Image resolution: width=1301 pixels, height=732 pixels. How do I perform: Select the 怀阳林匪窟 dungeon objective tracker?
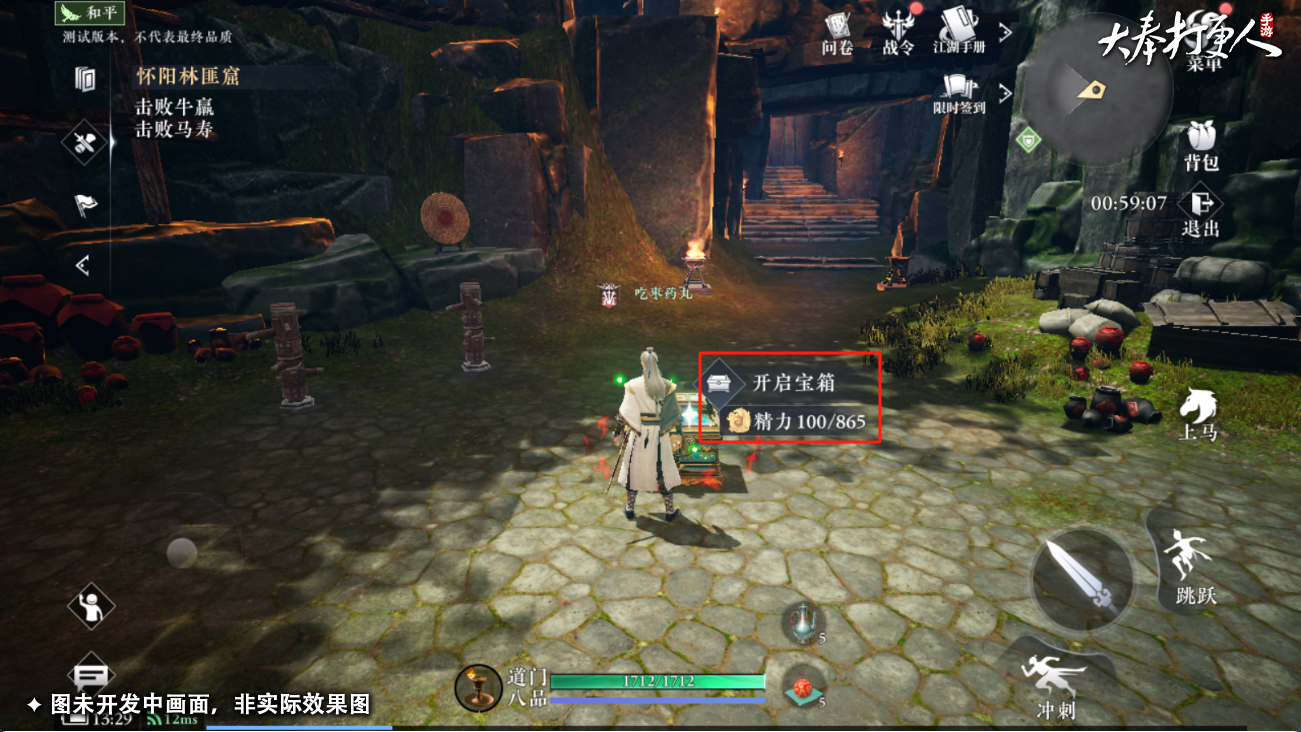[188, 76]
